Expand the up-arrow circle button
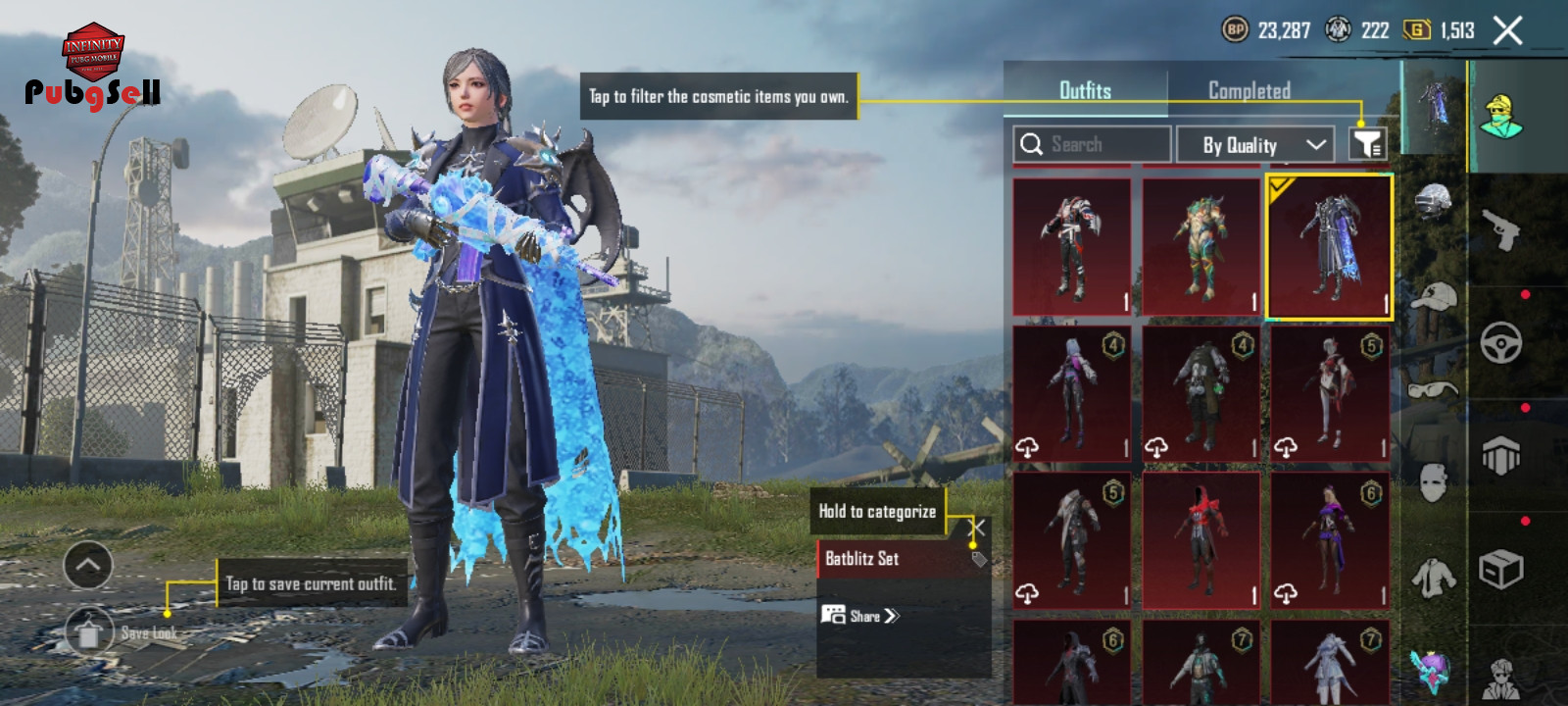 pyautogui.click(x=88, y=565)
